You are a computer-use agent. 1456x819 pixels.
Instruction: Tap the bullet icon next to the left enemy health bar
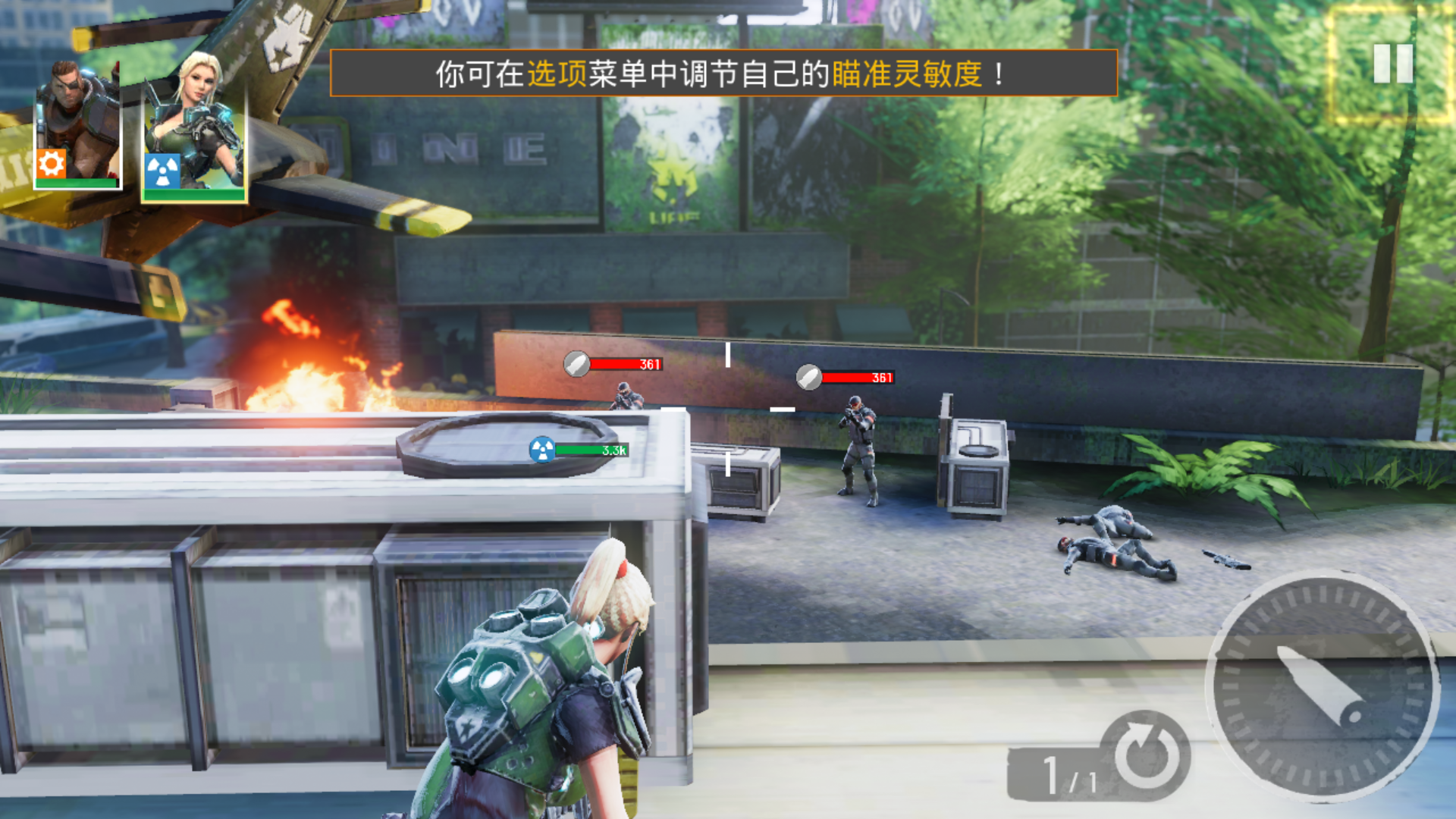578,364
